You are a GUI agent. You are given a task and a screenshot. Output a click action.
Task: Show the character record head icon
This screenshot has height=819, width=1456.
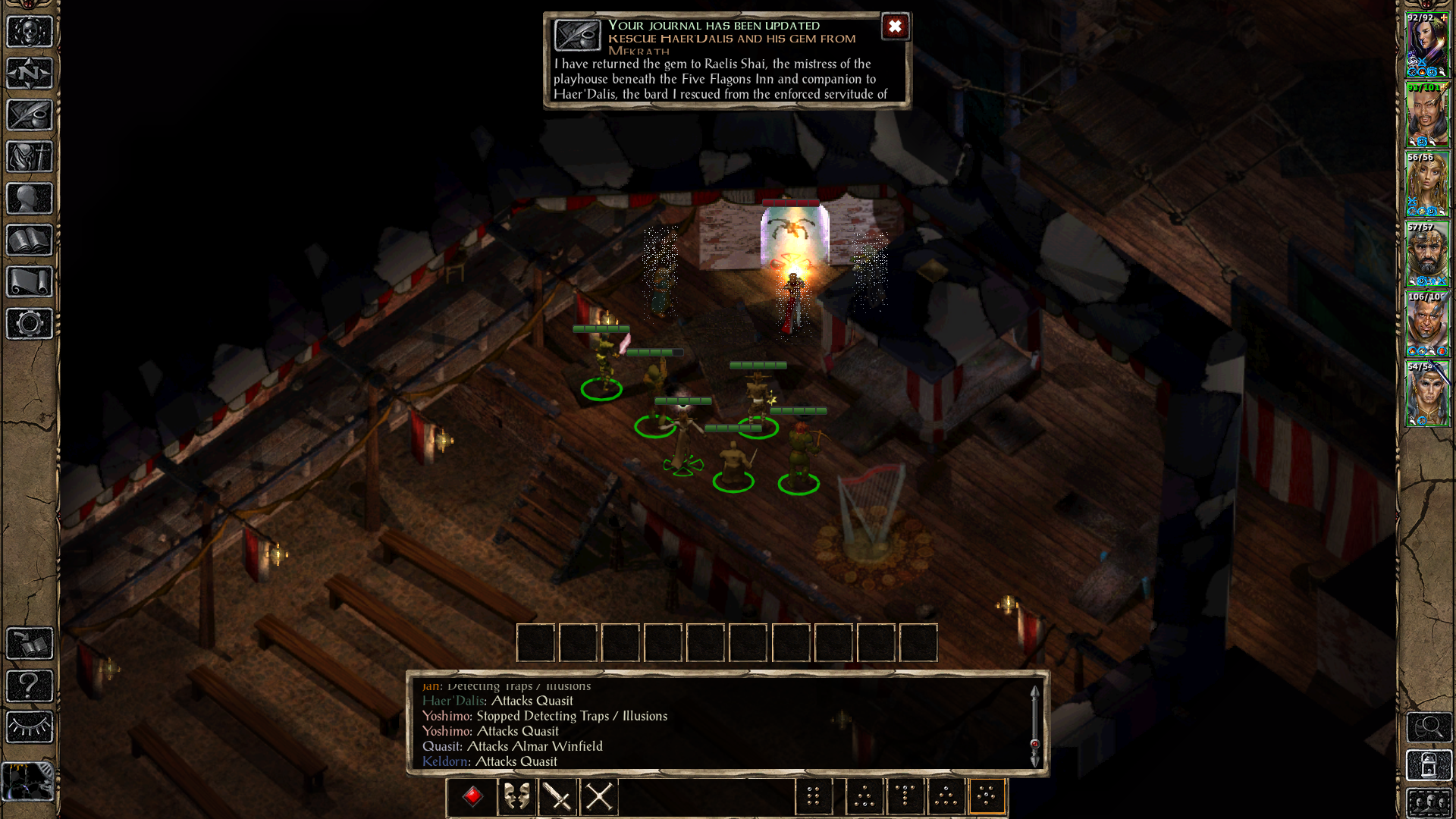pos(30,199)
